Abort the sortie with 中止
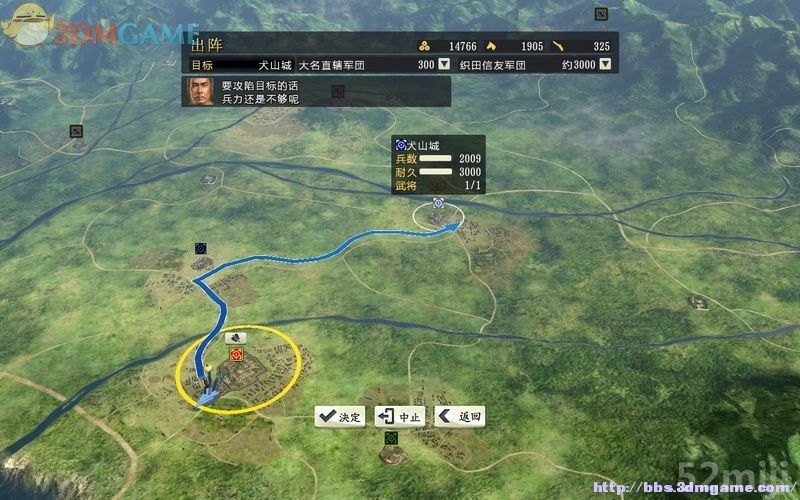 [x=400, y=417]
